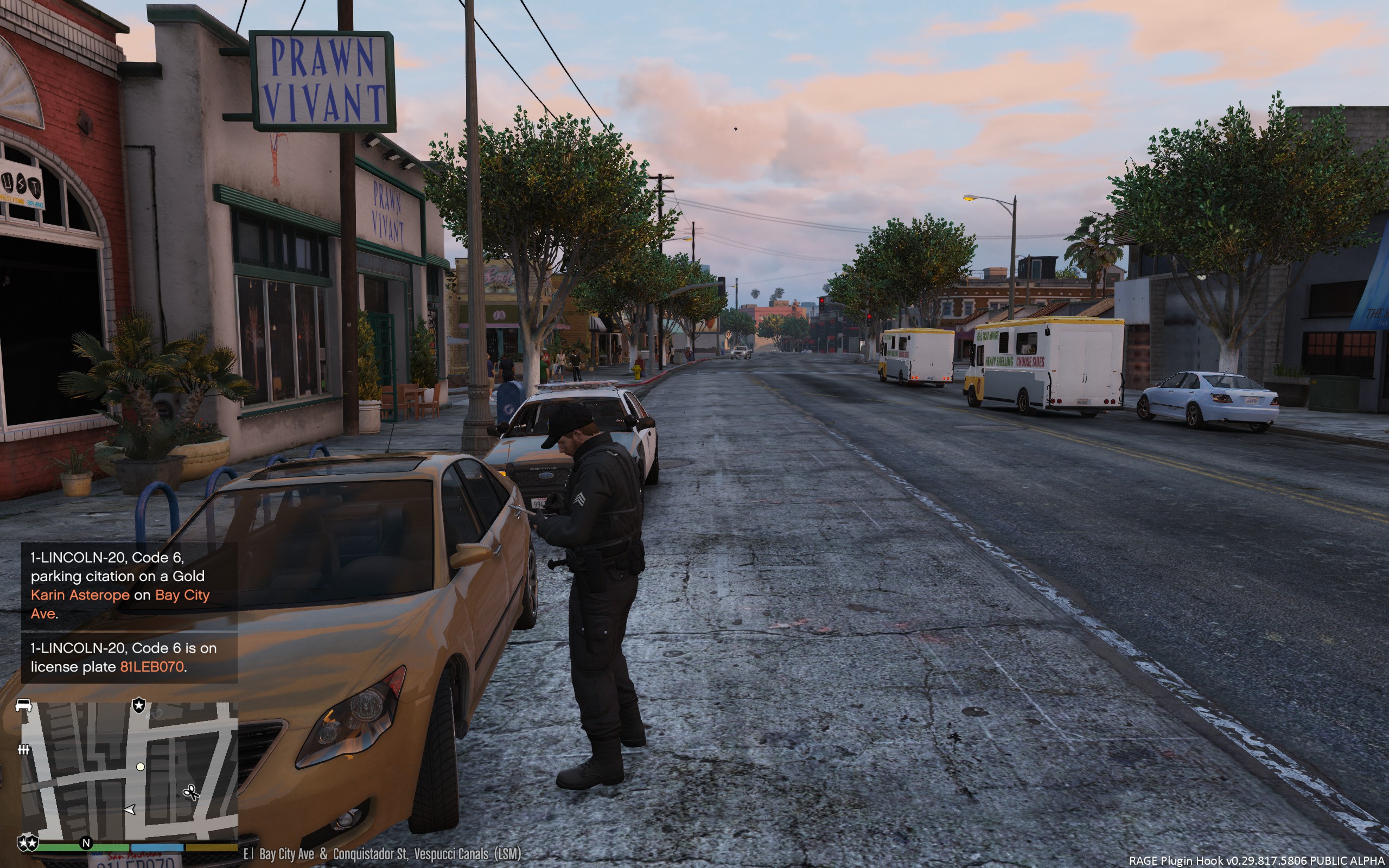1389x868 pixels.
Task: Click the North compass marker
Action: click(x=86, y=843)
